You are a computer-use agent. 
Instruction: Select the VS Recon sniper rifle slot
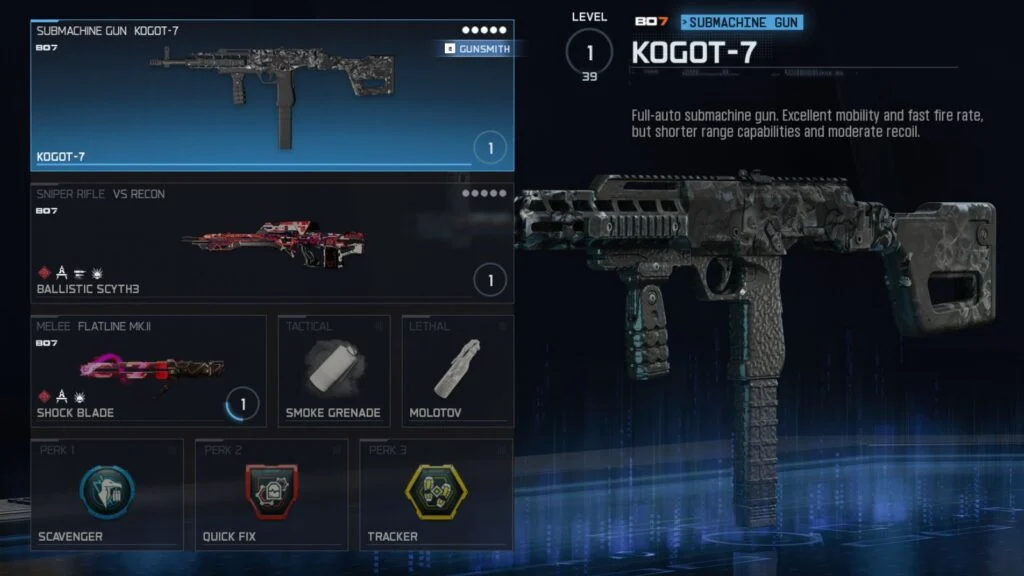click(x=272, y=242)
